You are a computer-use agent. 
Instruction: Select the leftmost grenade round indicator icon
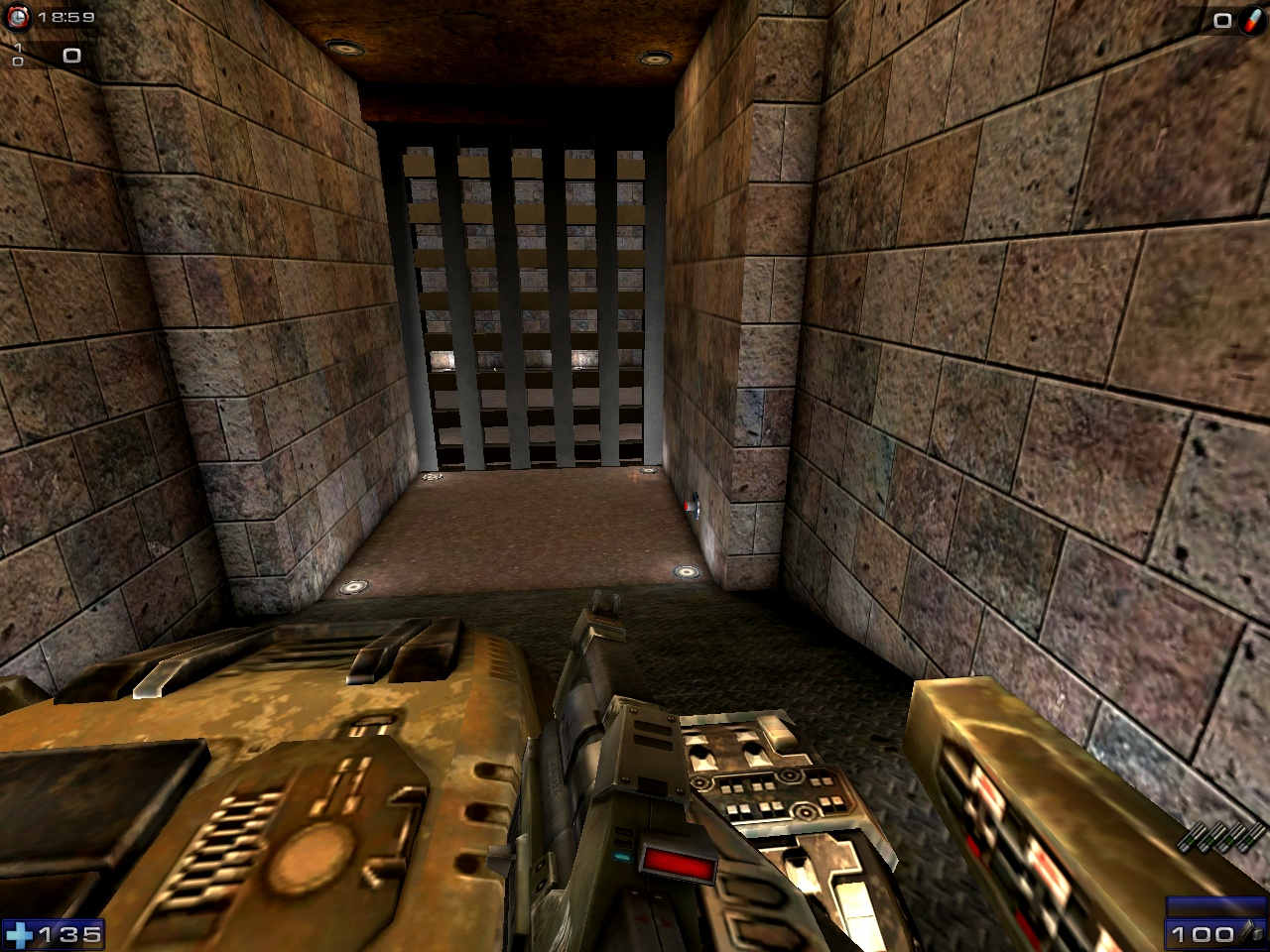pos(1191,837)
